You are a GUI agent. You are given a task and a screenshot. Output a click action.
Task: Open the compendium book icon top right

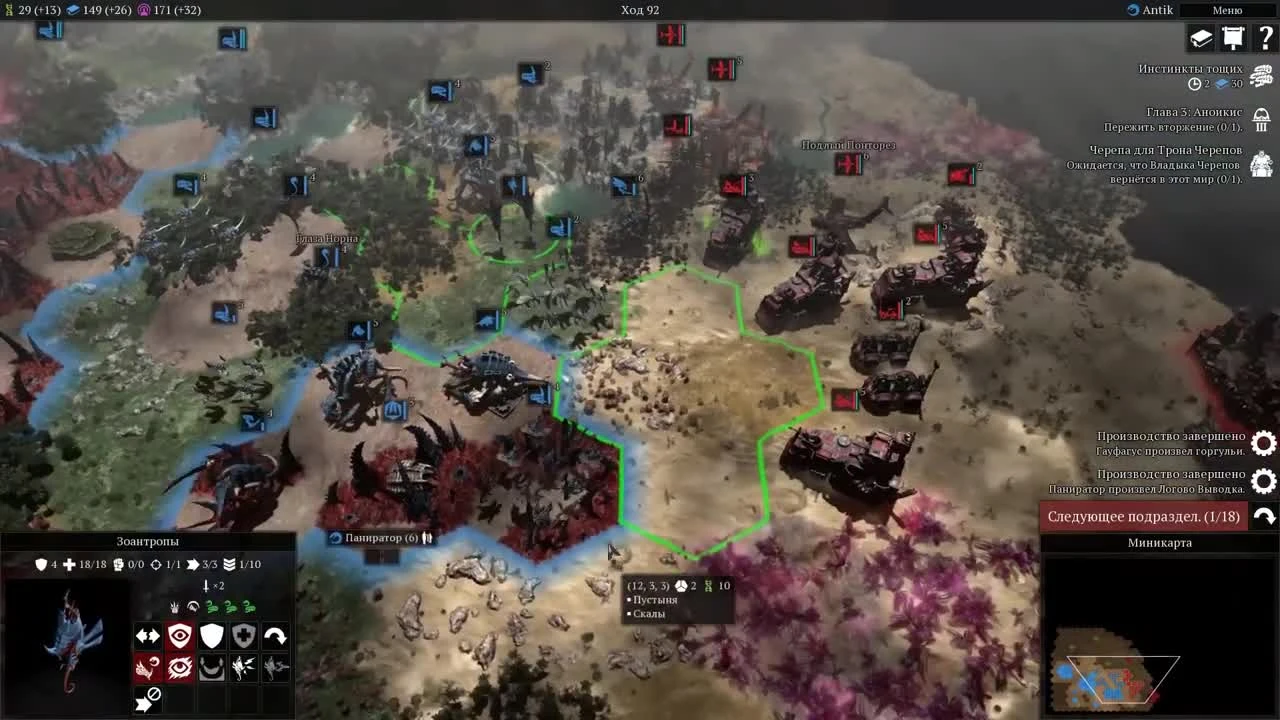[1201, 37]
